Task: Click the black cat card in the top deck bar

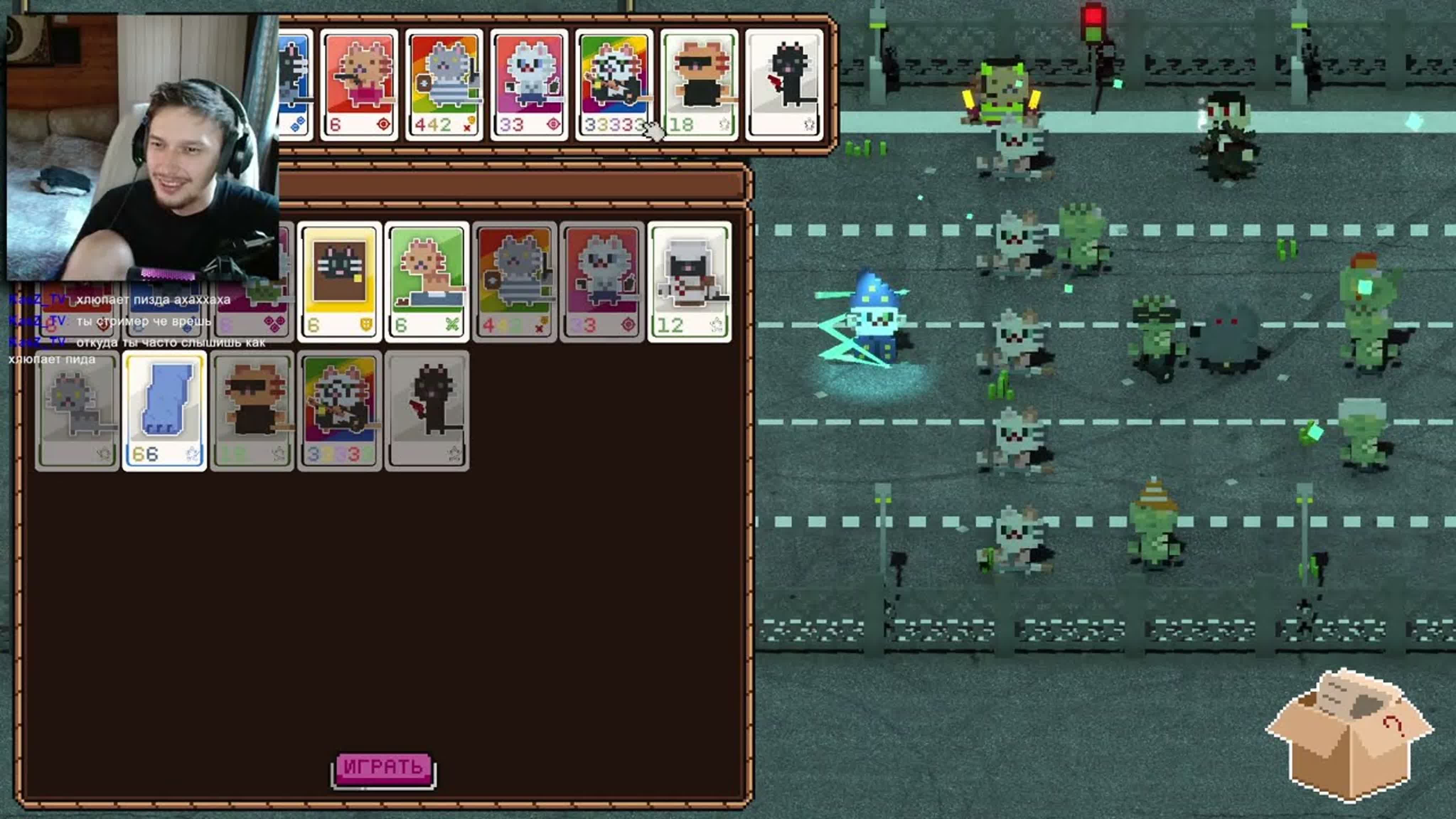Action: [785, 84]
